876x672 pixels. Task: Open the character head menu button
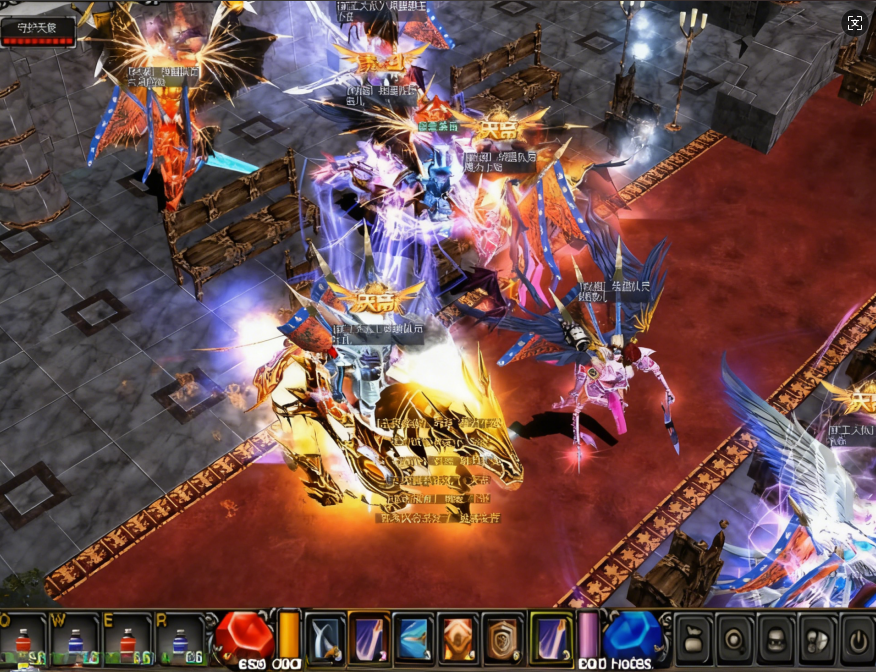pyautogui.click(x=777, y=638)
